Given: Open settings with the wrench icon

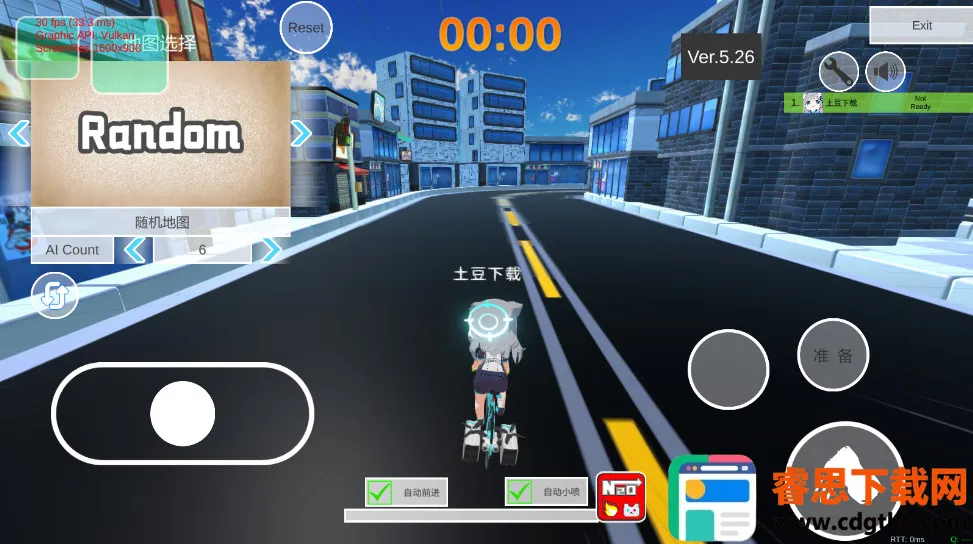Looking at the screenshot, I should point(838,71).
